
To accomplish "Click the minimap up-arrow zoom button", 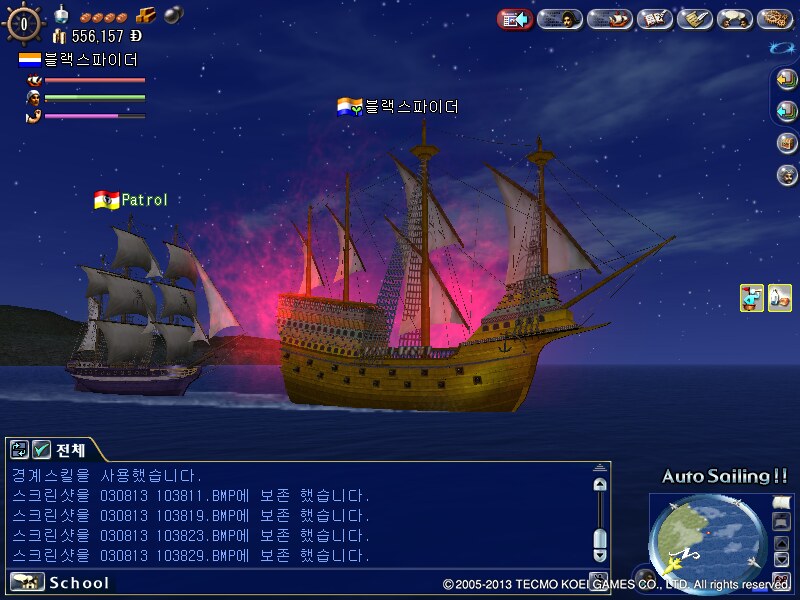I will 782,541.
